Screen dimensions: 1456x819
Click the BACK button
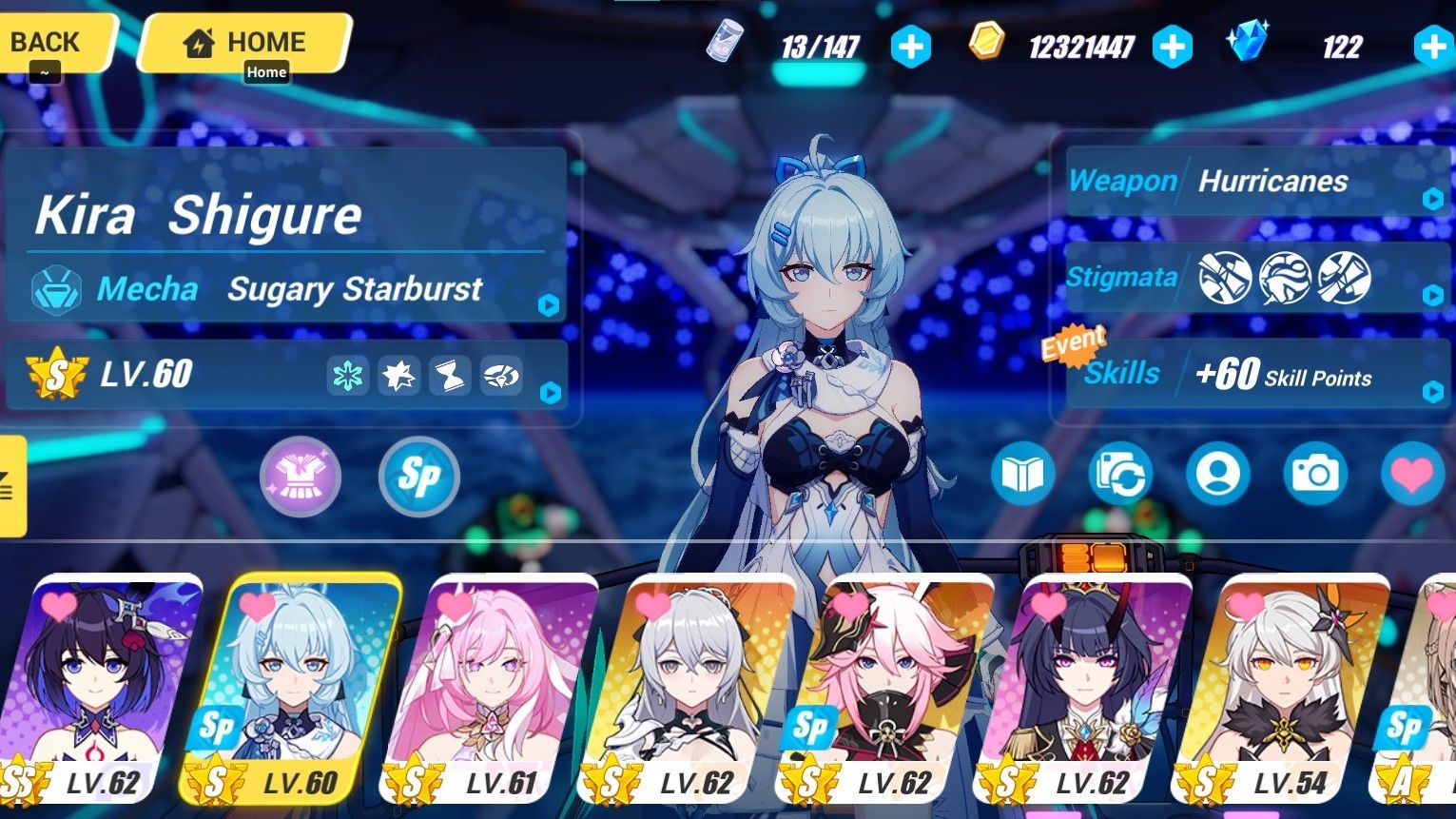pos(46,42)
